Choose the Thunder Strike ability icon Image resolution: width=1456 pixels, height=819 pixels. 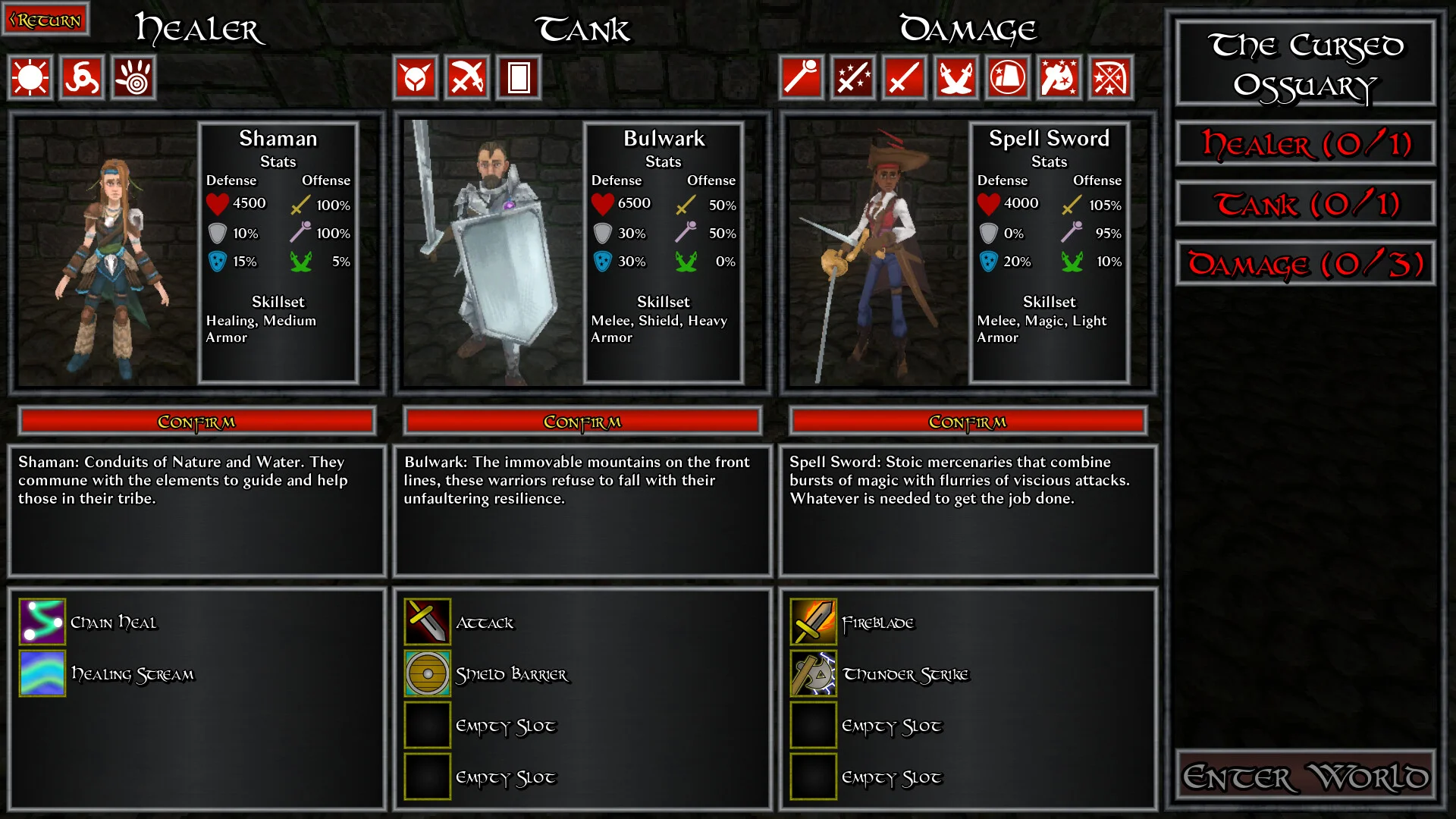click(814, 673)
